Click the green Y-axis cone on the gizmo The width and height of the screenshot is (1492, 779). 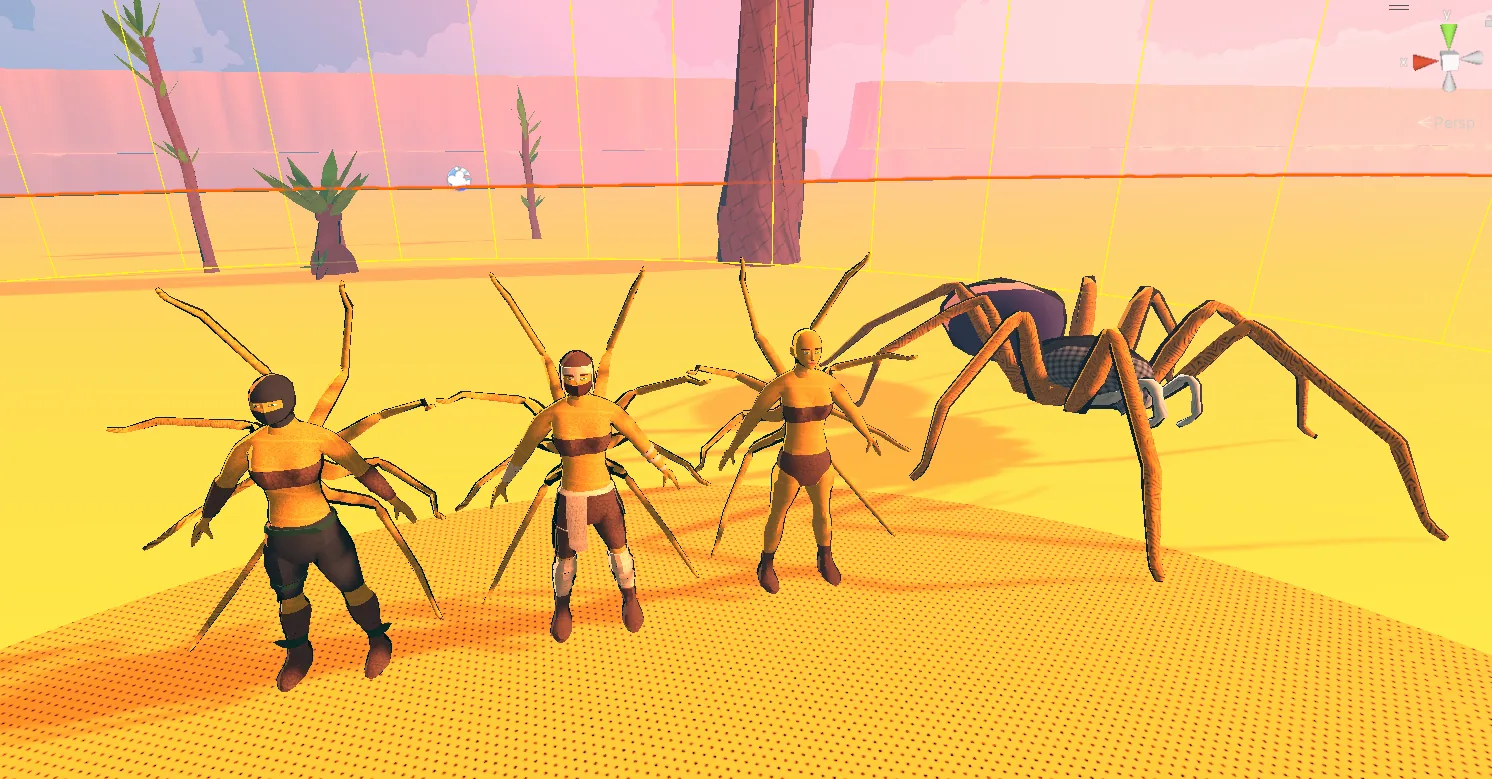(x=1449, y=37)
